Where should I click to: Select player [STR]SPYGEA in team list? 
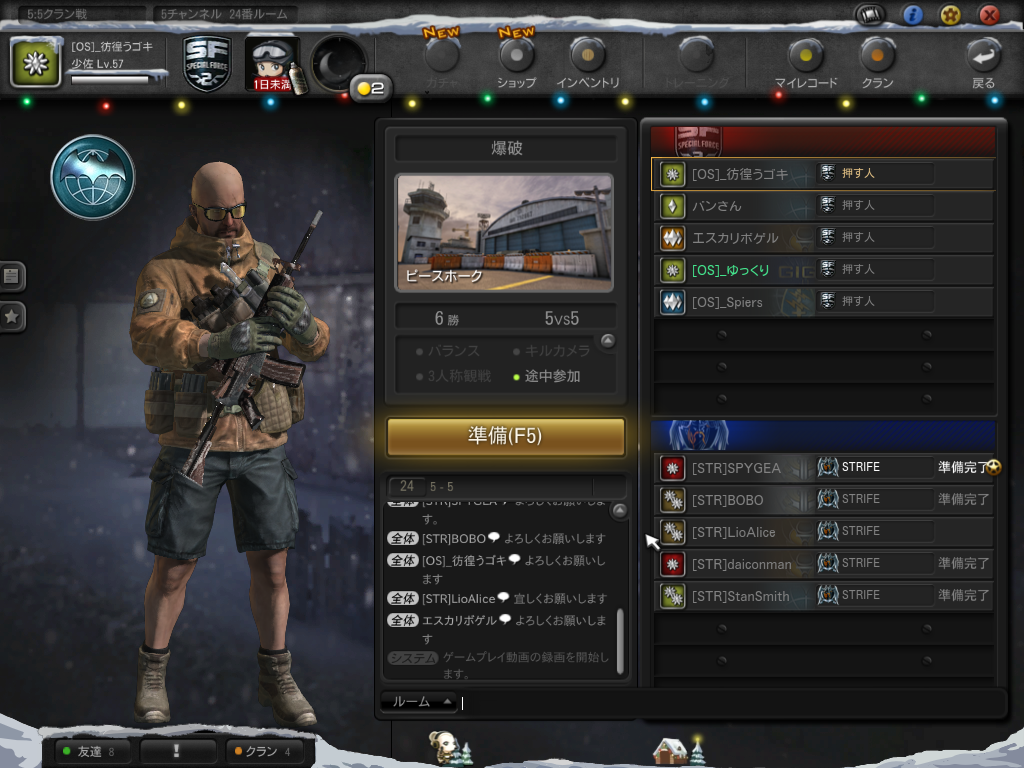coord(735,468)
